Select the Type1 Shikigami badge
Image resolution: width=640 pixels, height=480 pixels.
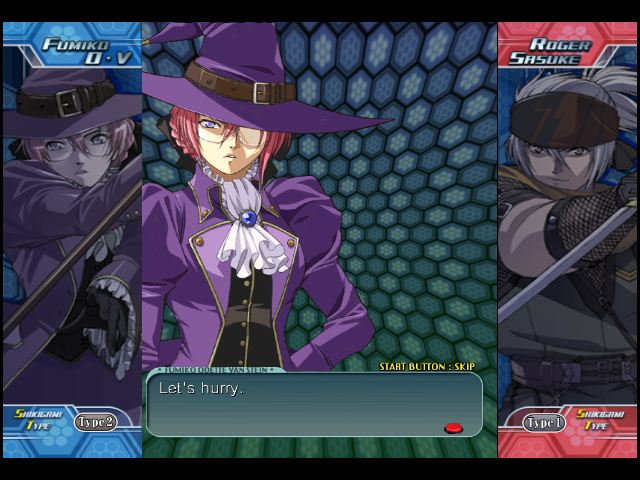(x=545, y=423)
